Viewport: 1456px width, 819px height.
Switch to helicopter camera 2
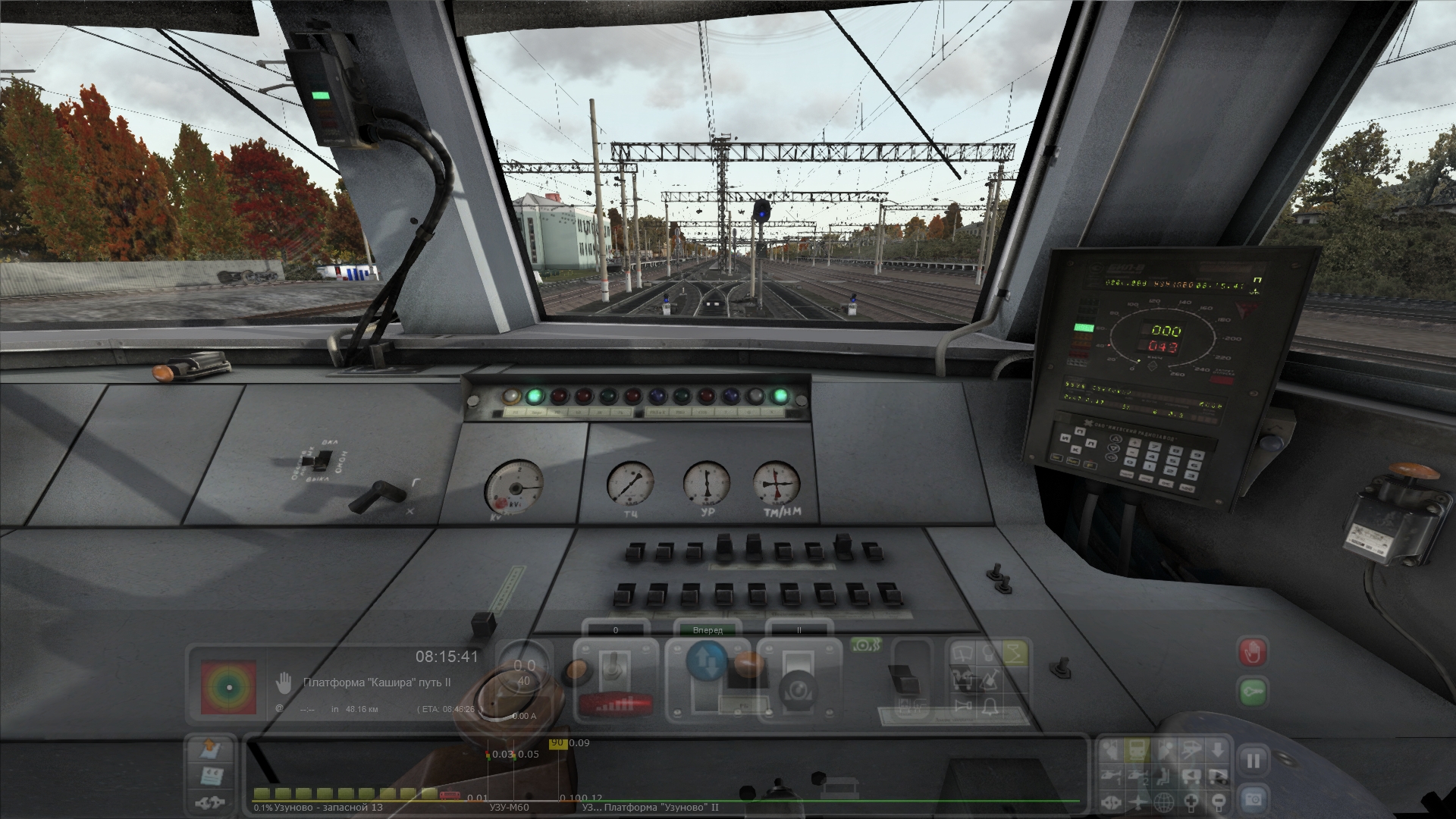pos(1138,776)
